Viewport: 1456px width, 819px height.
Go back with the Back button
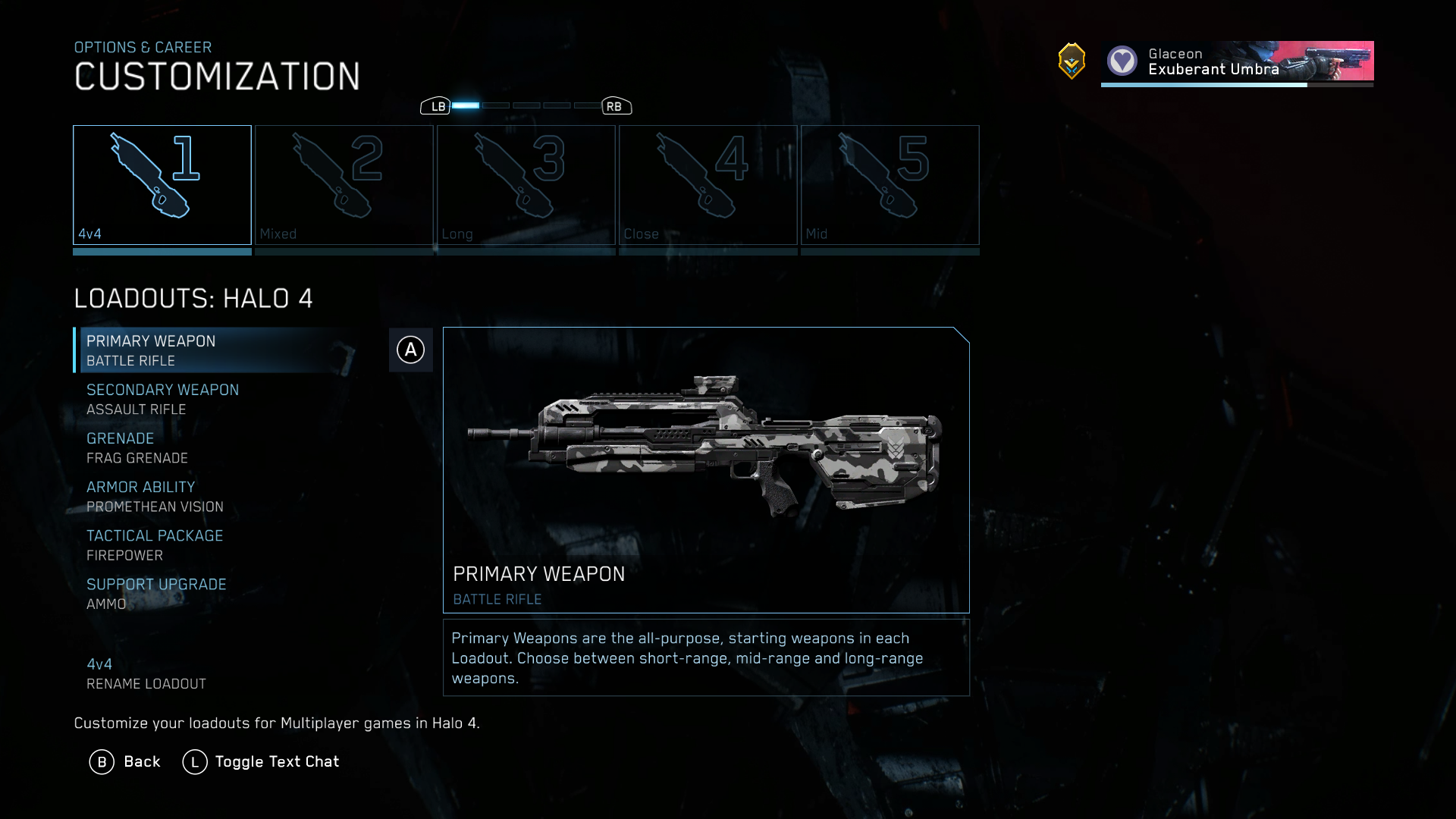(125, 761)
